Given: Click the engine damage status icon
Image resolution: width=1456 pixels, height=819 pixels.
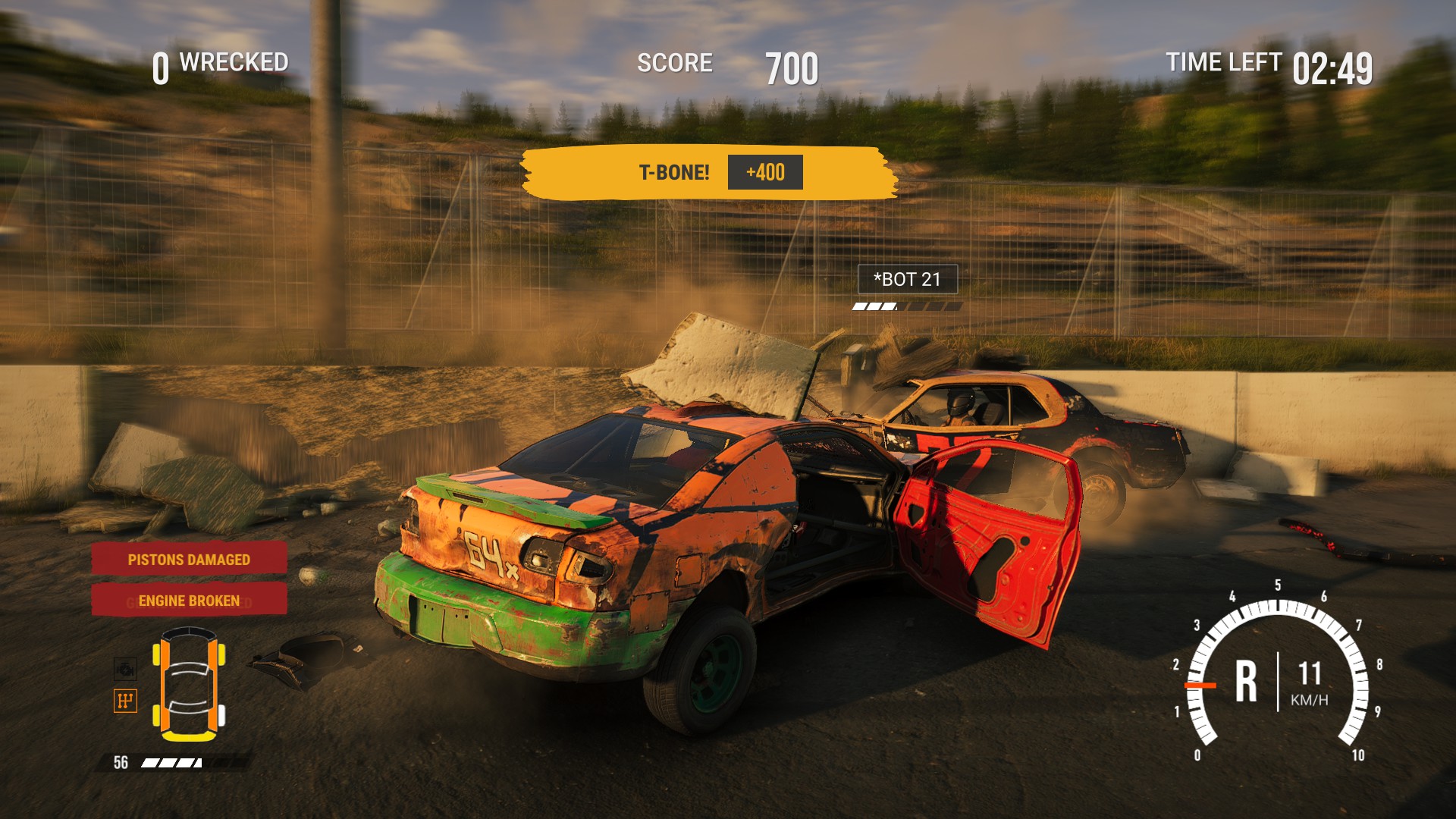Looking at the screenshot, I should pyautogui.click(x=125, y=668).
